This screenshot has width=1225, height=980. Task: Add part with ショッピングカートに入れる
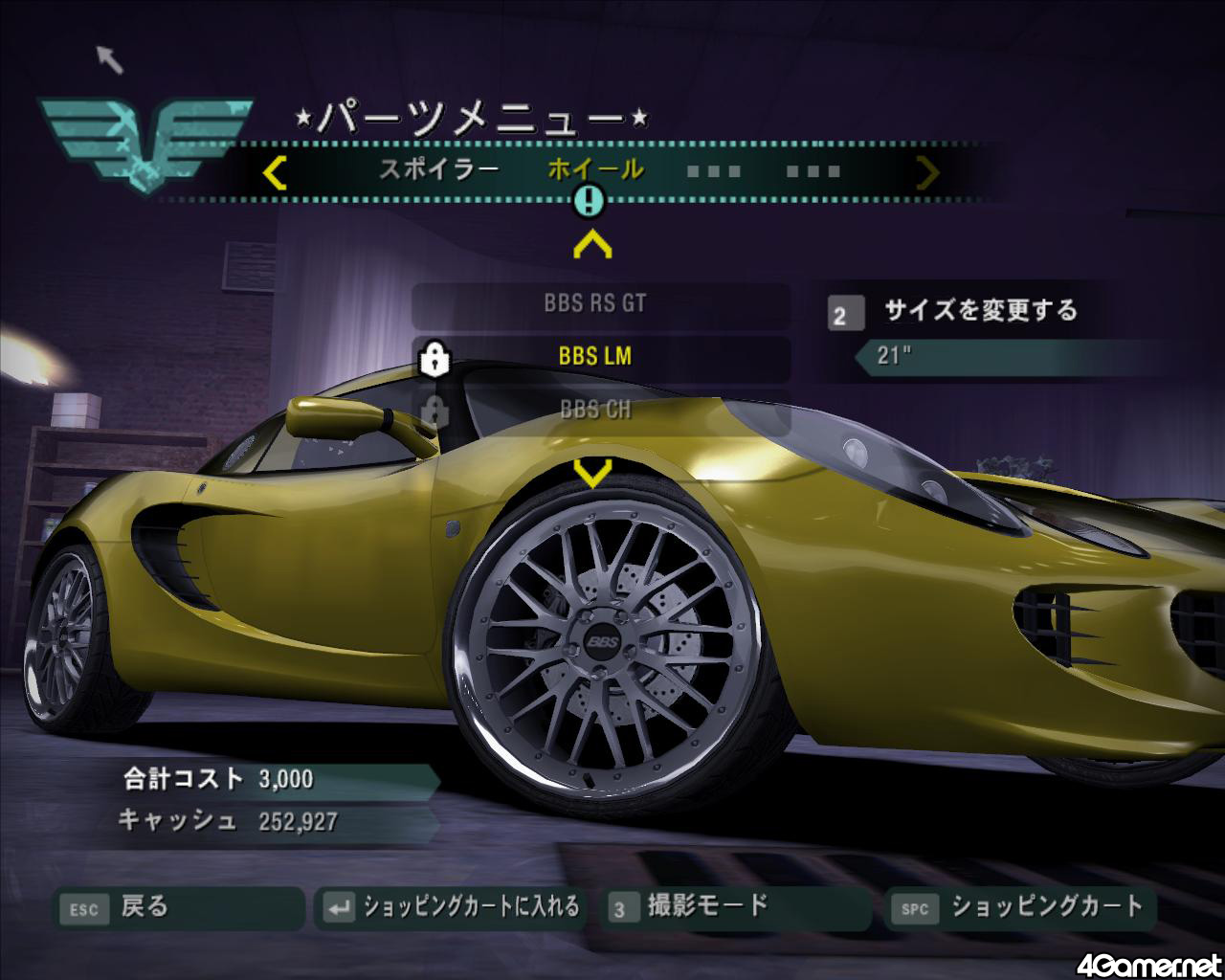click(454, 907)
